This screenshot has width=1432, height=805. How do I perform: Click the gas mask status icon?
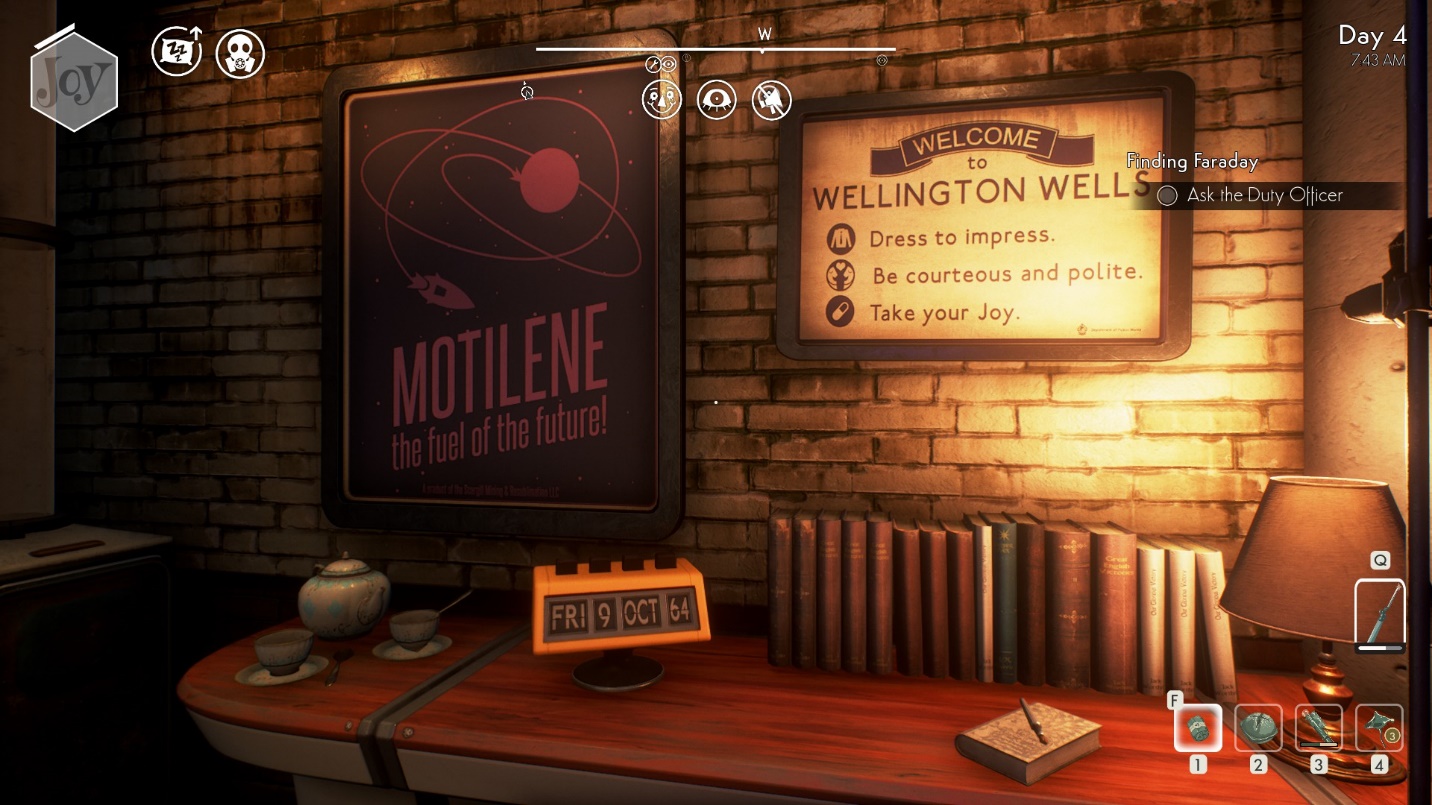240,53
